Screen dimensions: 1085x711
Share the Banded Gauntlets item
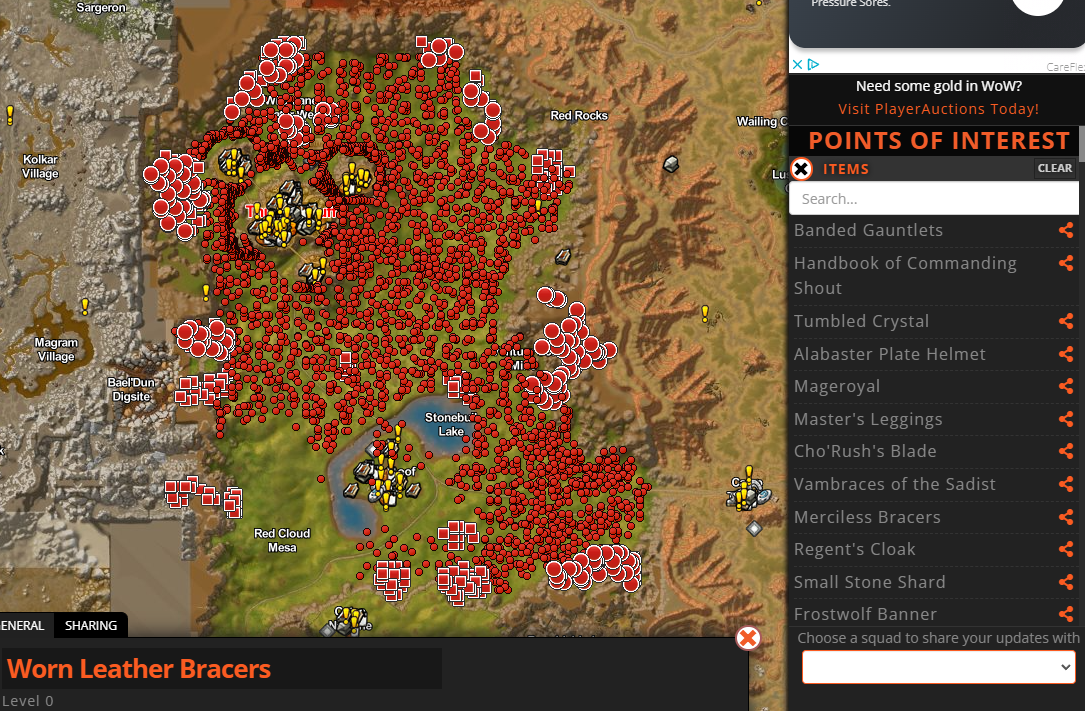(1066, 231)
